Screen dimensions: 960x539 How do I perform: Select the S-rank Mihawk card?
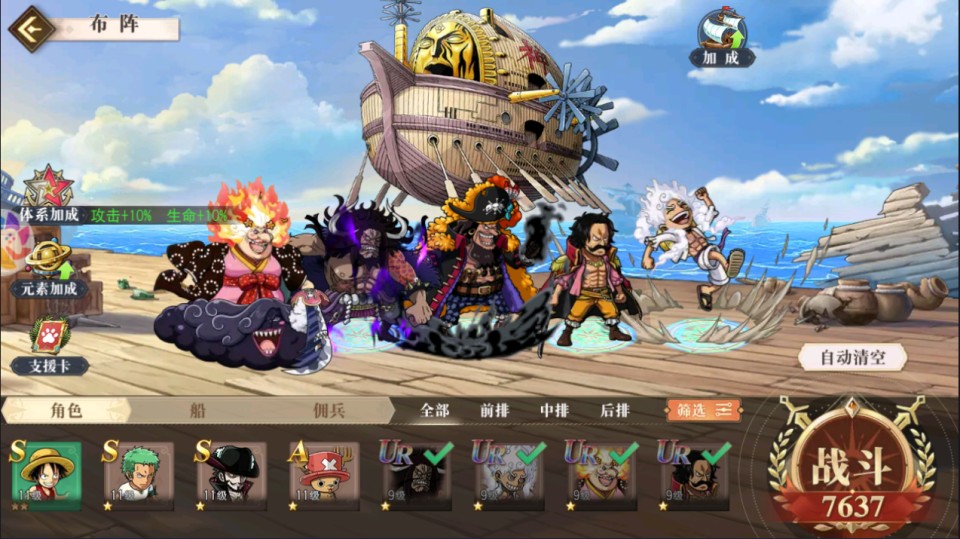click(232, 473)
